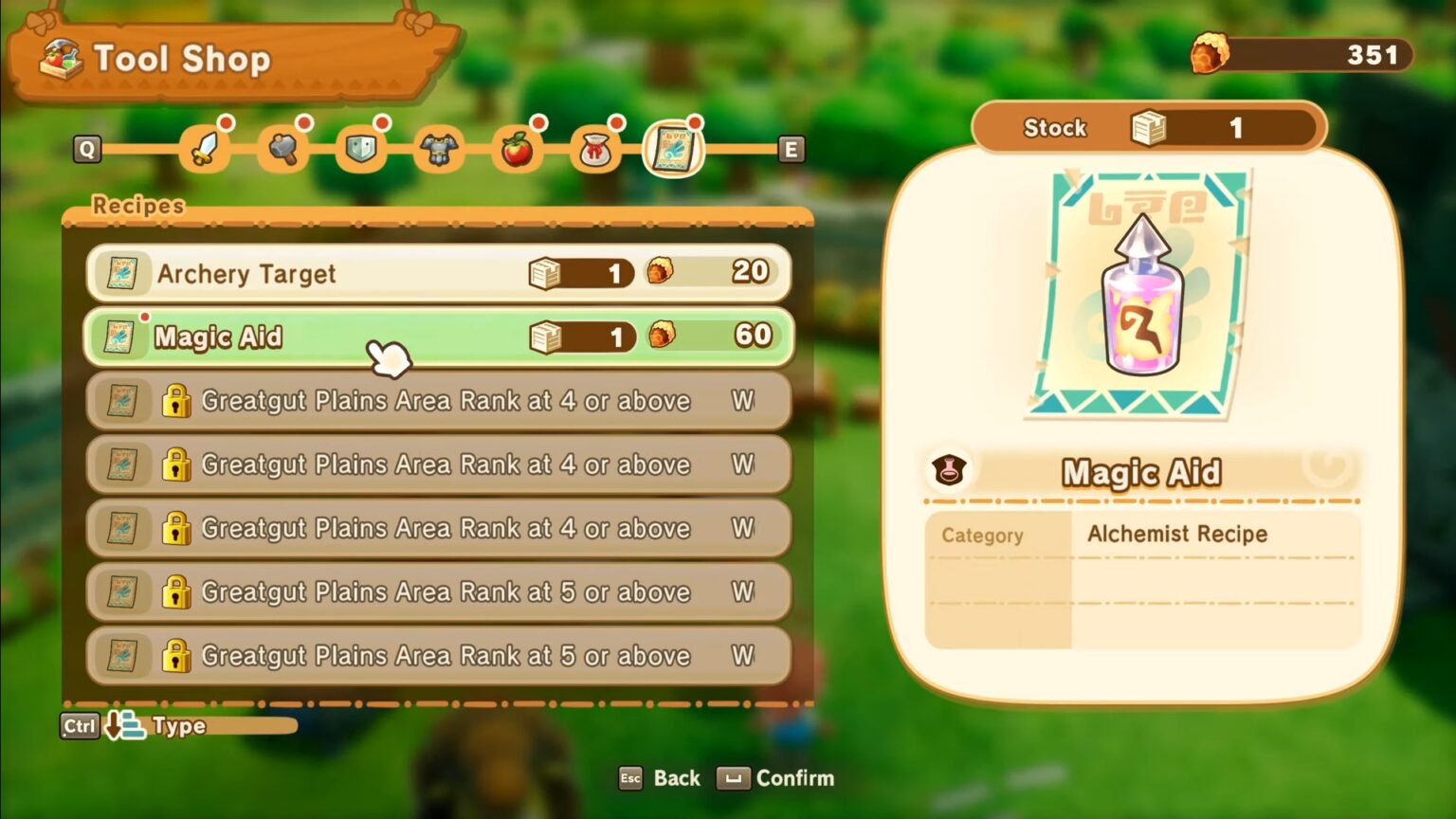Select the armor category icon
This screenshot has height=819, width=1456.
tap(439, 147)
